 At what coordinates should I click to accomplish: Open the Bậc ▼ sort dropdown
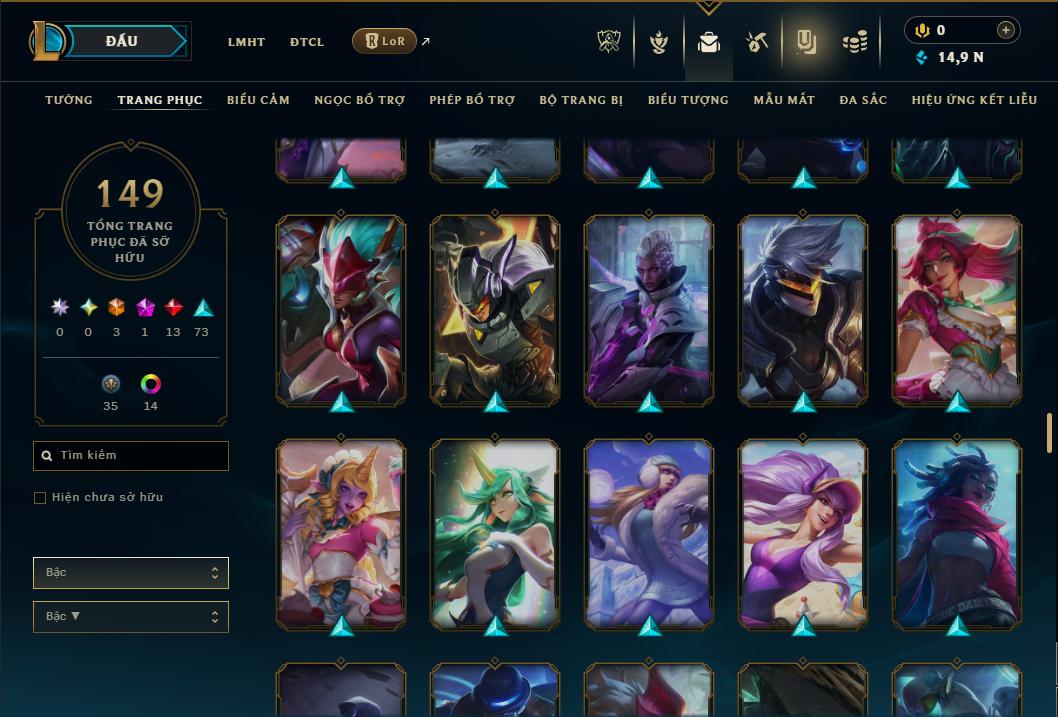[131, 617]
